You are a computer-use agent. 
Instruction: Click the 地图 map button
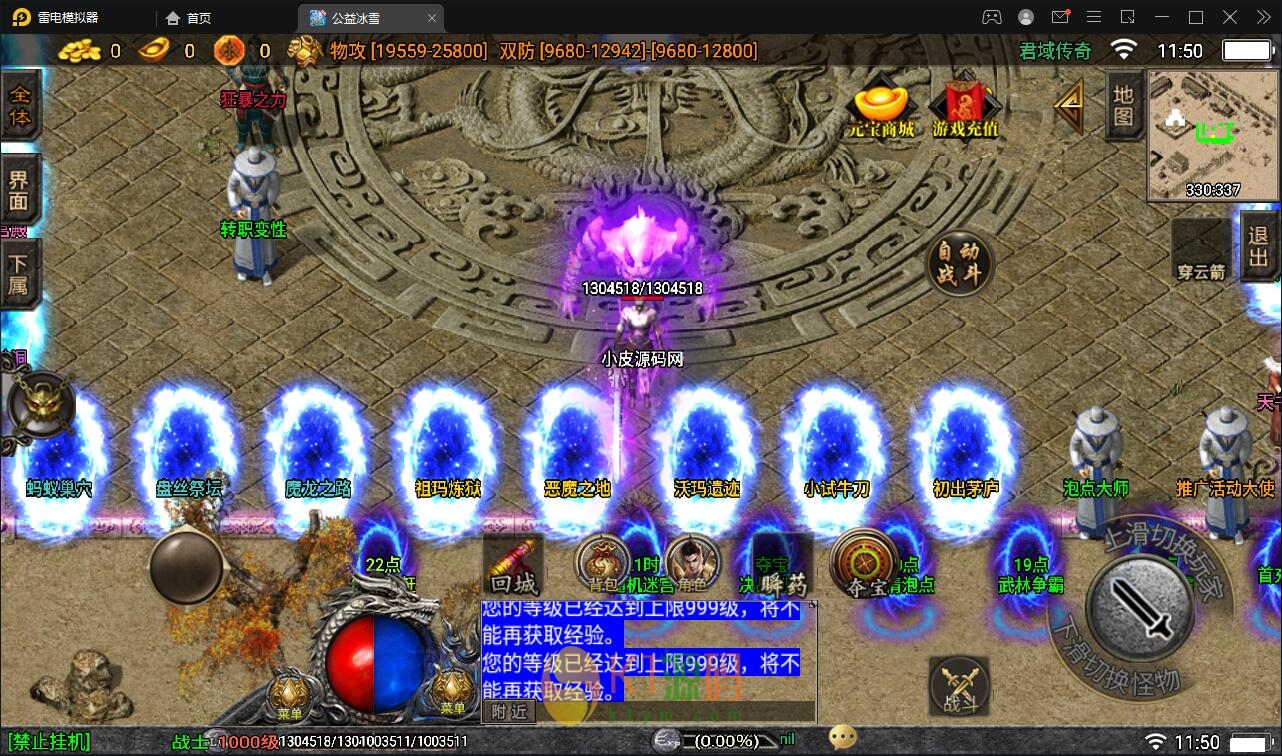[x=1124, y=105]
